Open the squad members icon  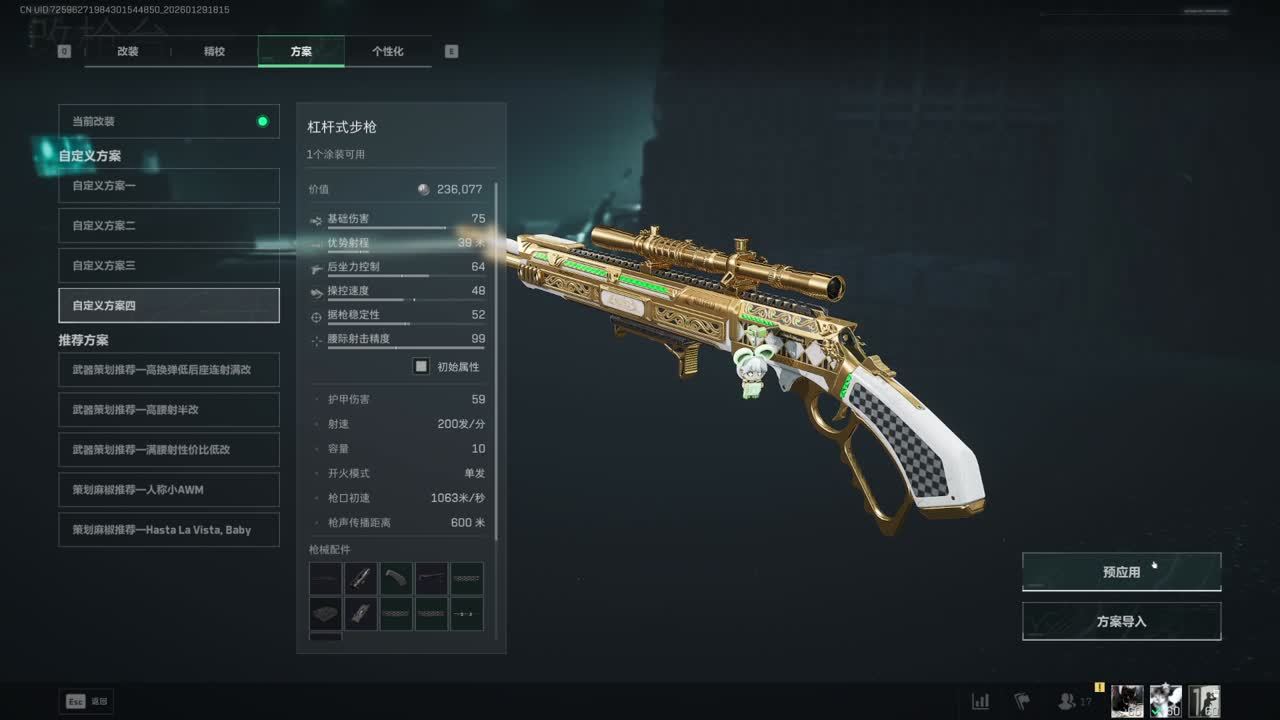click(x=1068, y=701)
